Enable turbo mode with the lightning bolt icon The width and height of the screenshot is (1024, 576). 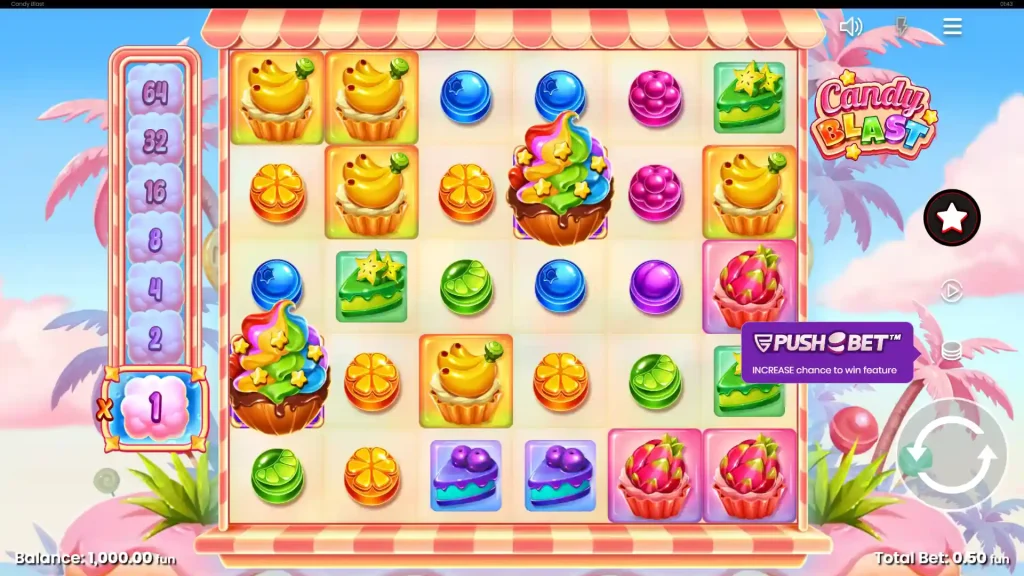pyautogui.click(x=901, y=27)
